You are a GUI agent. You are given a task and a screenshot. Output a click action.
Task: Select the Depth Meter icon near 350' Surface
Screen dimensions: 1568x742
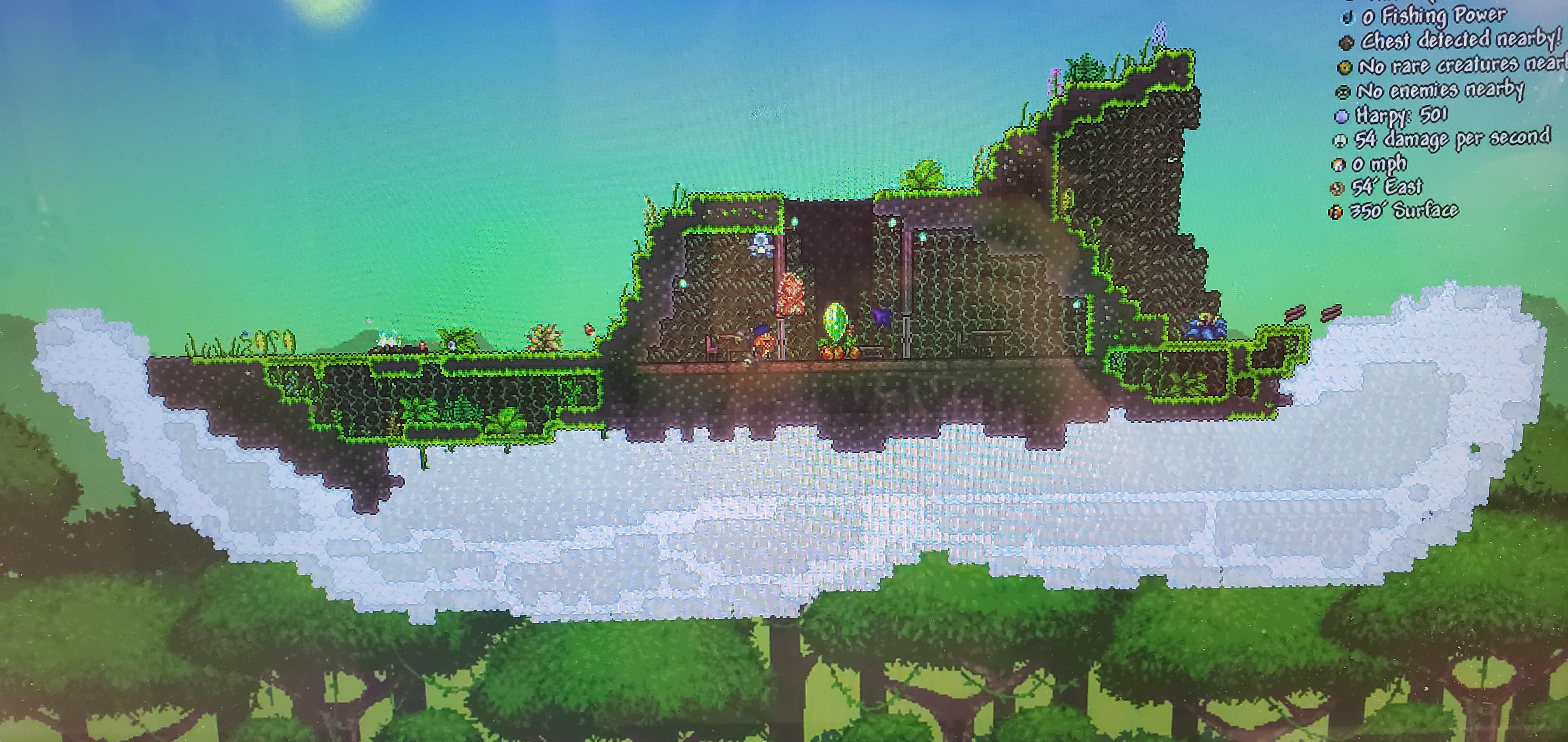click(1335, 212)
